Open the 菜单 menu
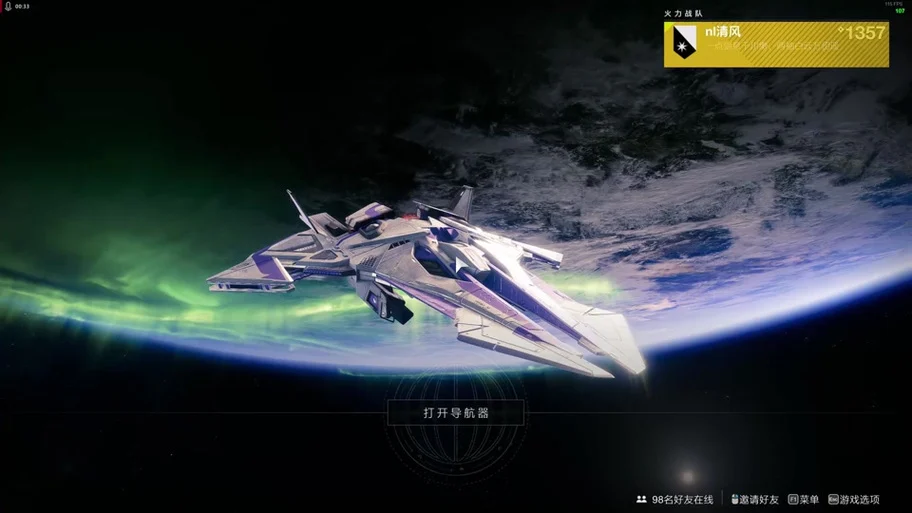Viewport: 912px width, 513px height. point(804,499)
